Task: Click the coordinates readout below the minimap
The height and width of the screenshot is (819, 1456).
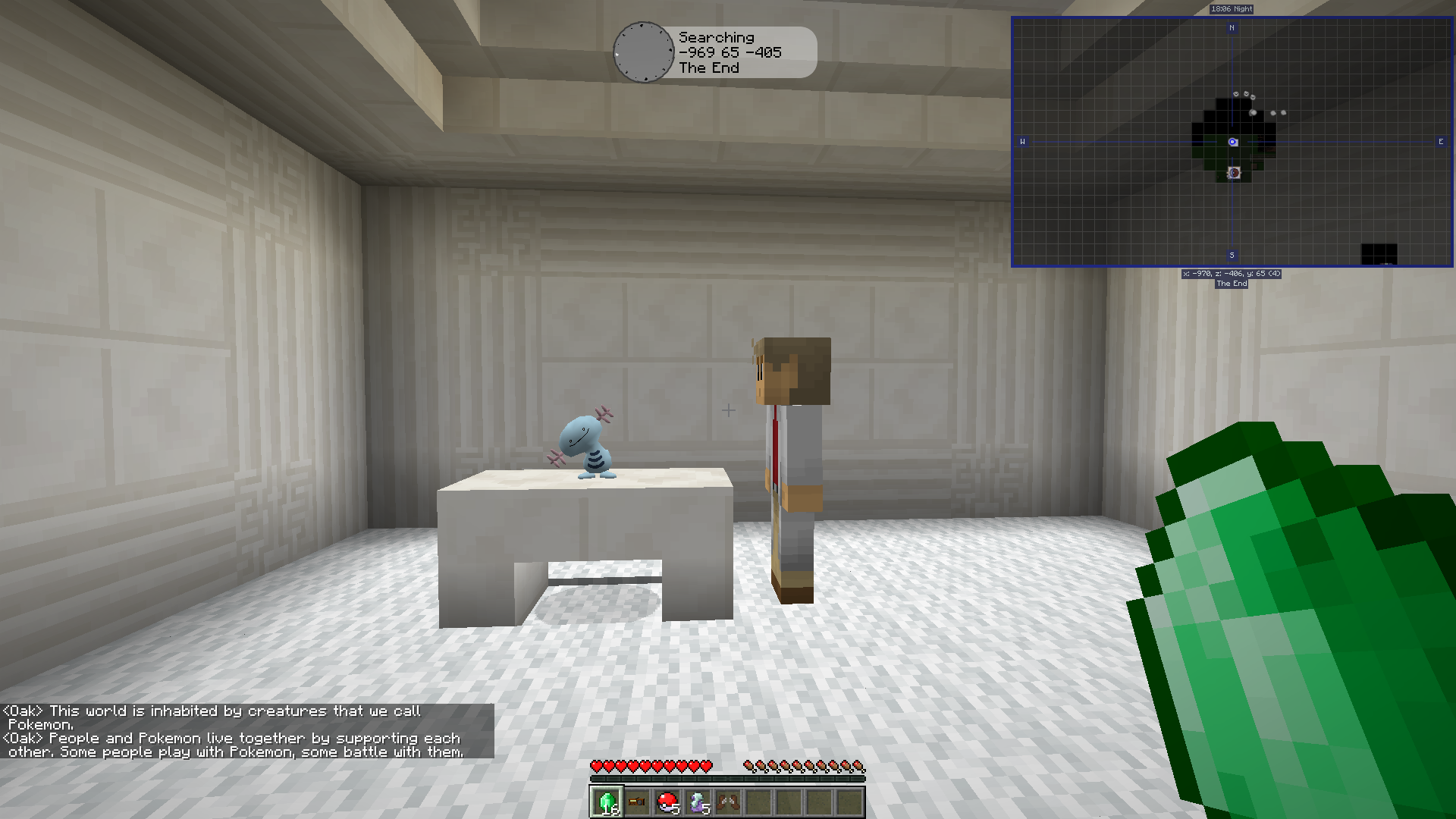Action: click(x=1231, y=275)
